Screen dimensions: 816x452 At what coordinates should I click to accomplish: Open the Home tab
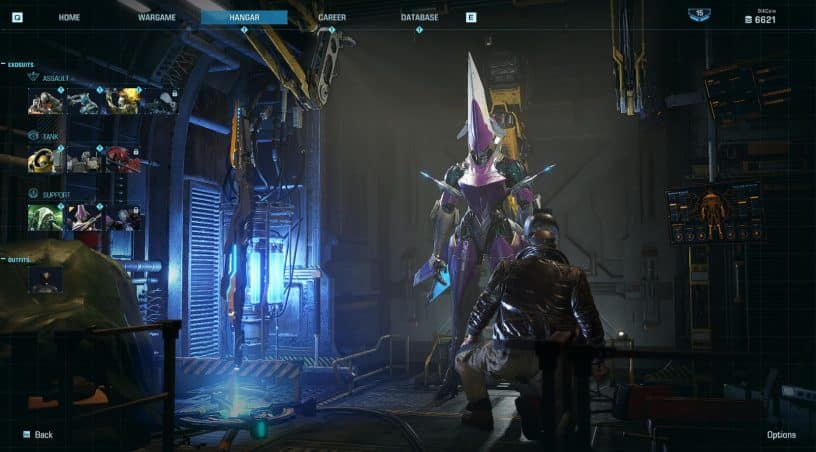pos(69,17)
